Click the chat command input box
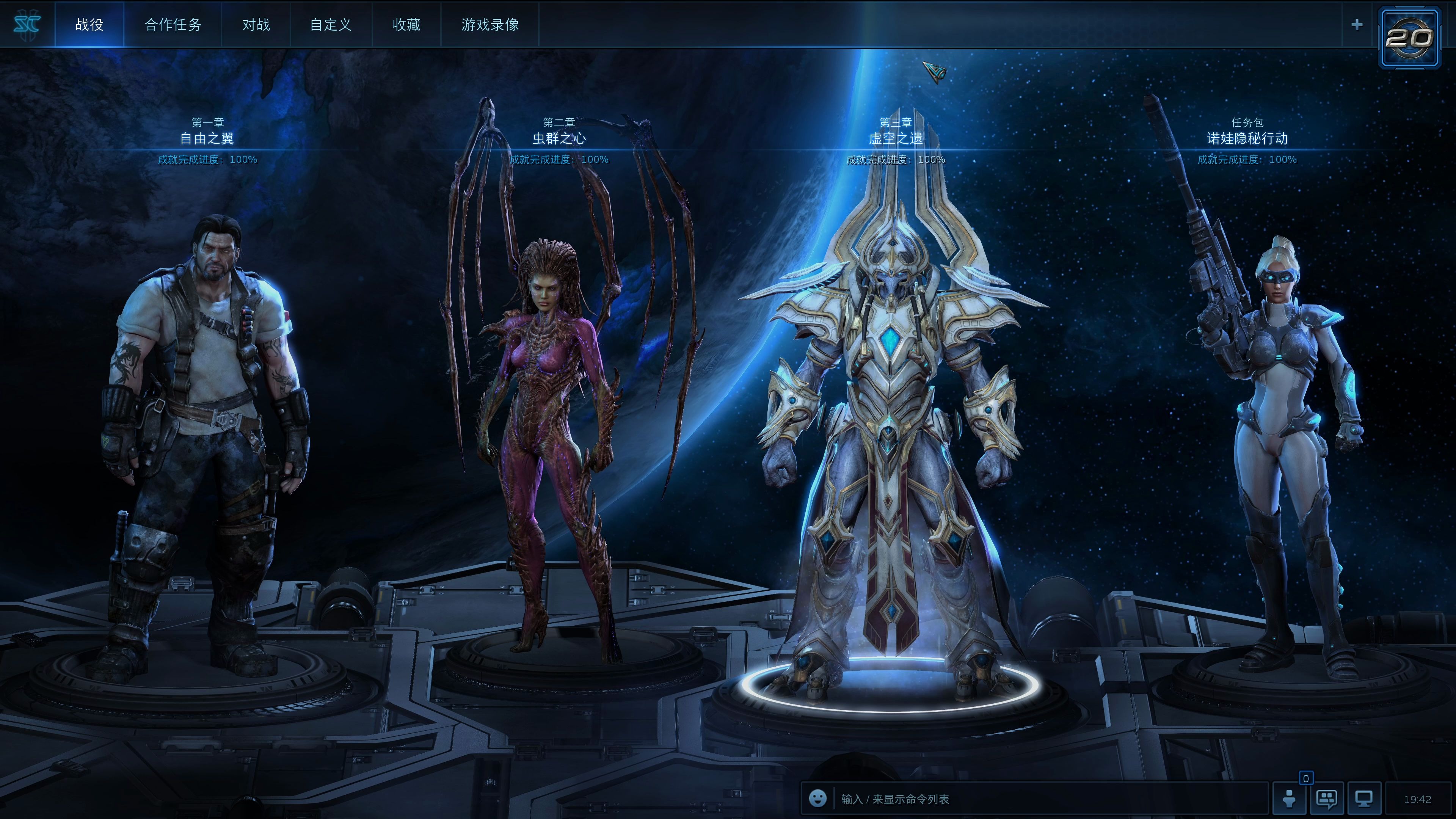Screen dimensions: 1456x819 1046,799
